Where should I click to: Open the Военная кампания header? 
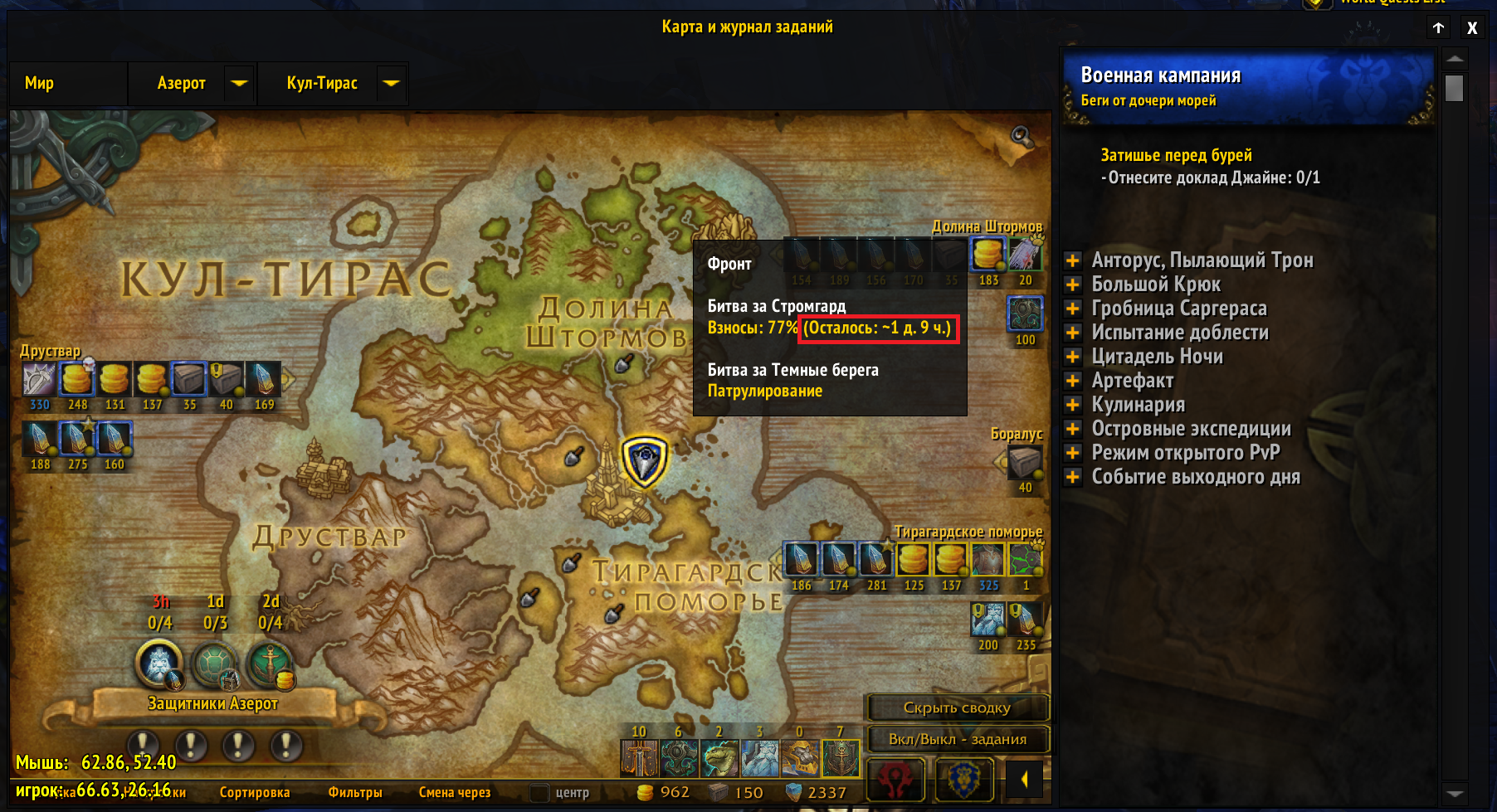coord(1247,87)
